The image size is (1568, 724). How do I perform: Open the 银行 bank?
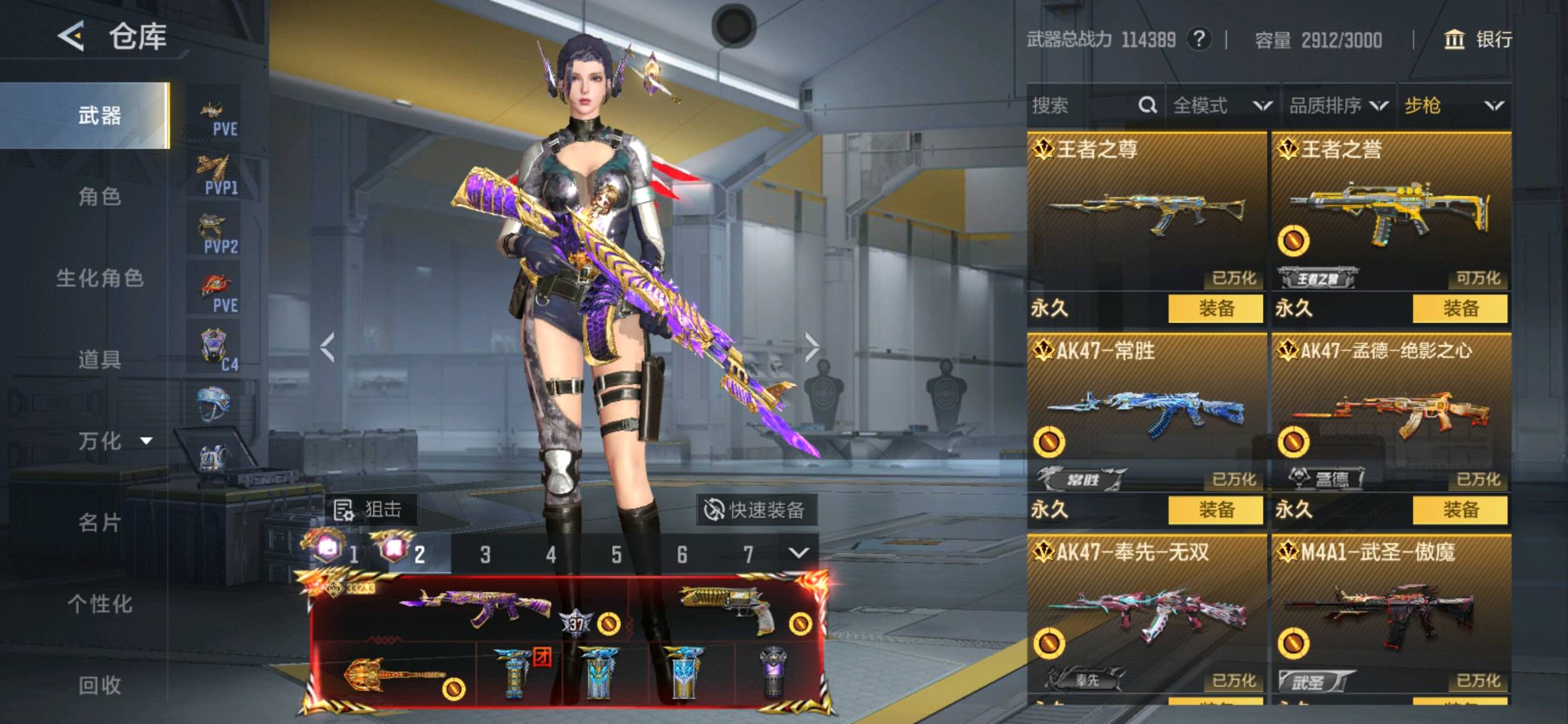point(1478,40)
